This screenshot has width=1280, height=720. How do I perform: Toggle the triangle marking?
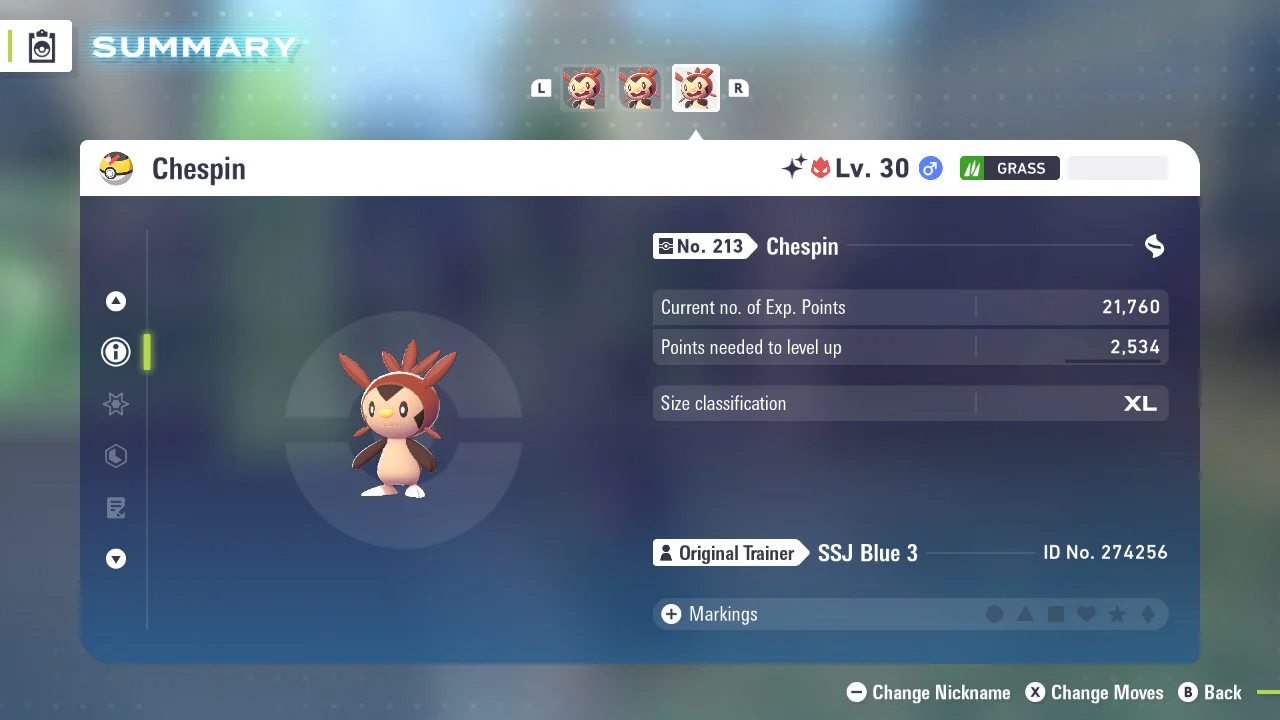tap(1025, 614)
